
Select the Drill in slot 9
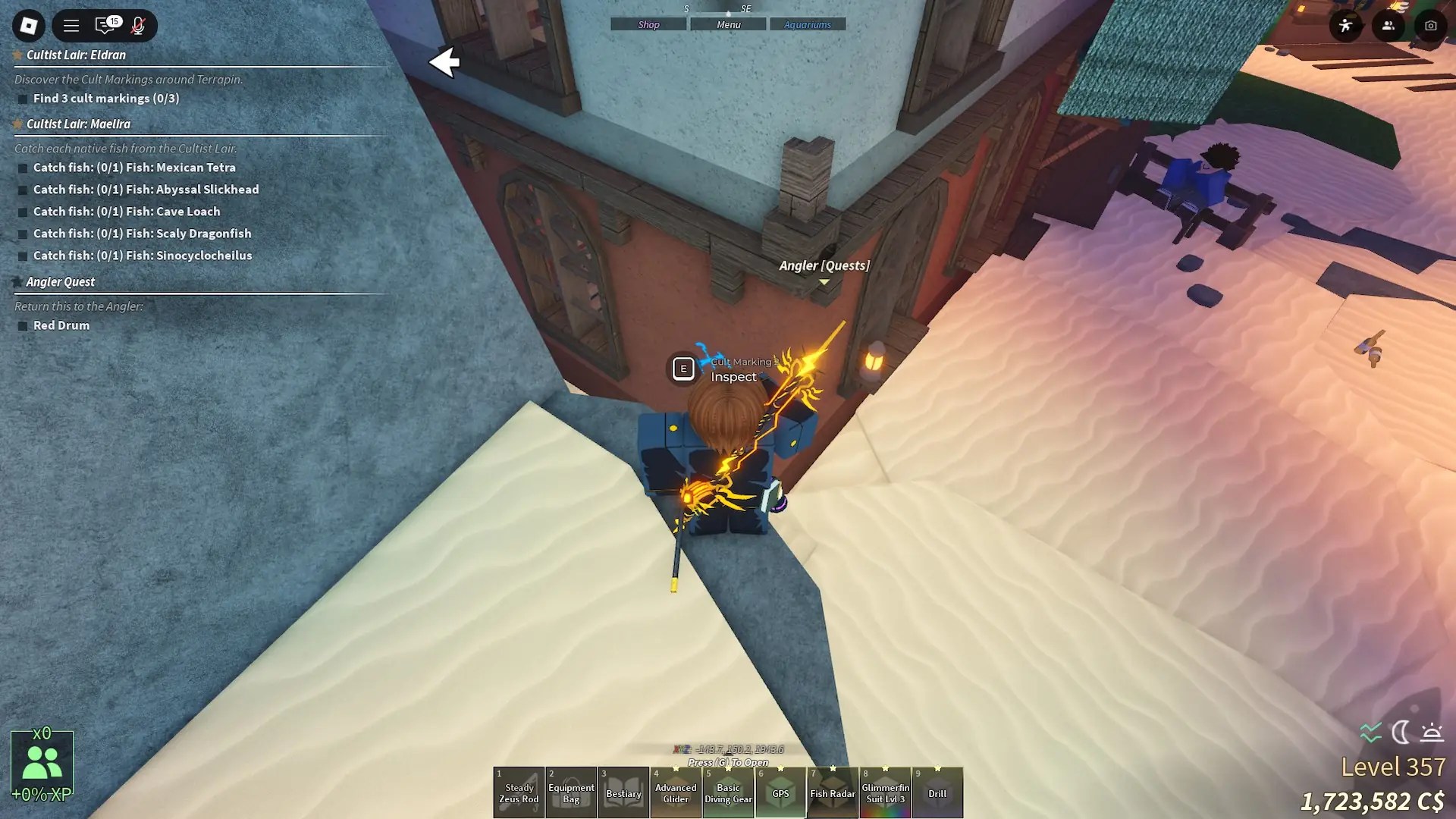(x=939, y=792)
